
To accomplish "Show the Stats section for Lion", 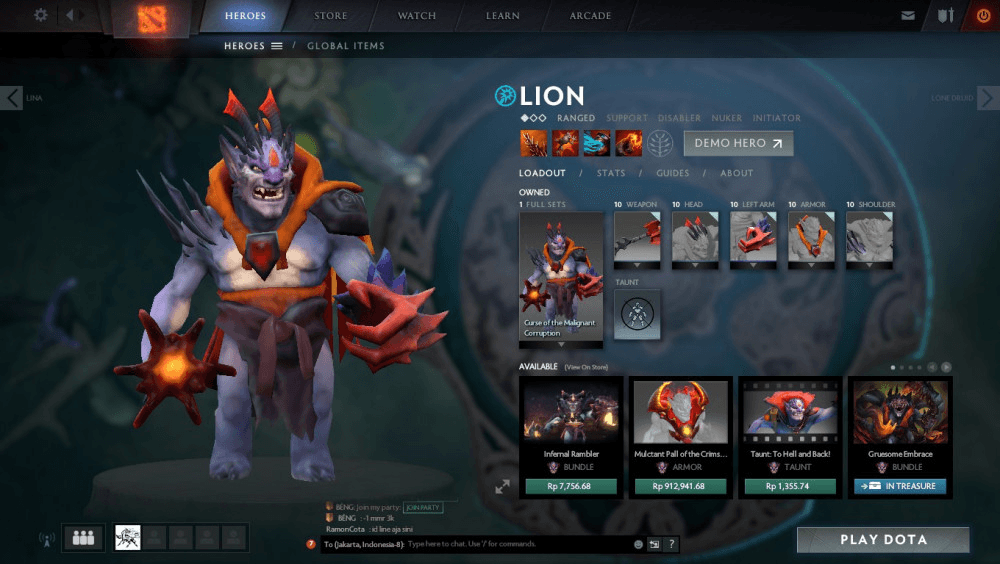I will click(610, 173).
